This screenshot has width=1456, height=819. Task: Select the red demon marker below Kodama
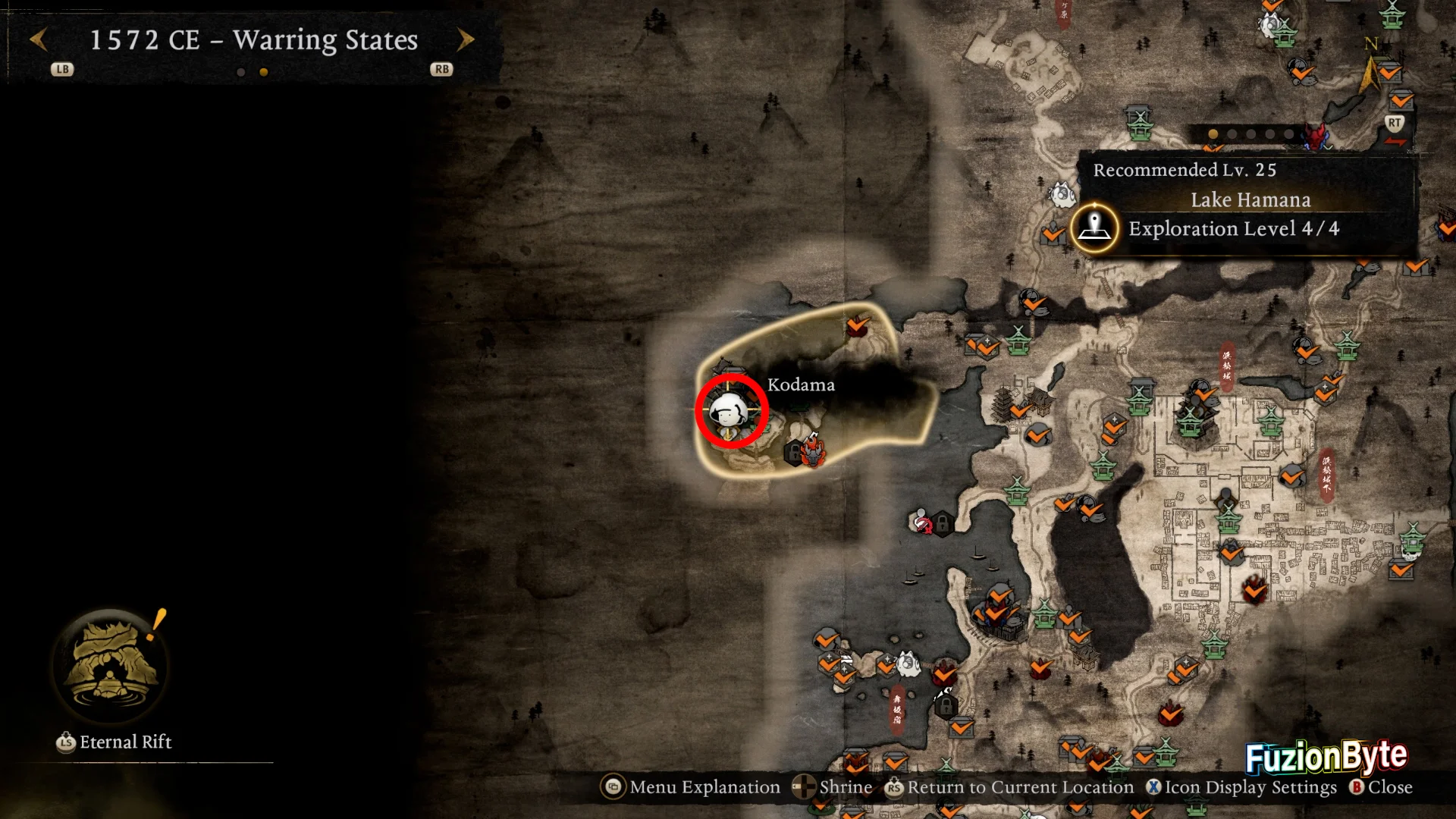pyautogui.click(x=813, y=450)
